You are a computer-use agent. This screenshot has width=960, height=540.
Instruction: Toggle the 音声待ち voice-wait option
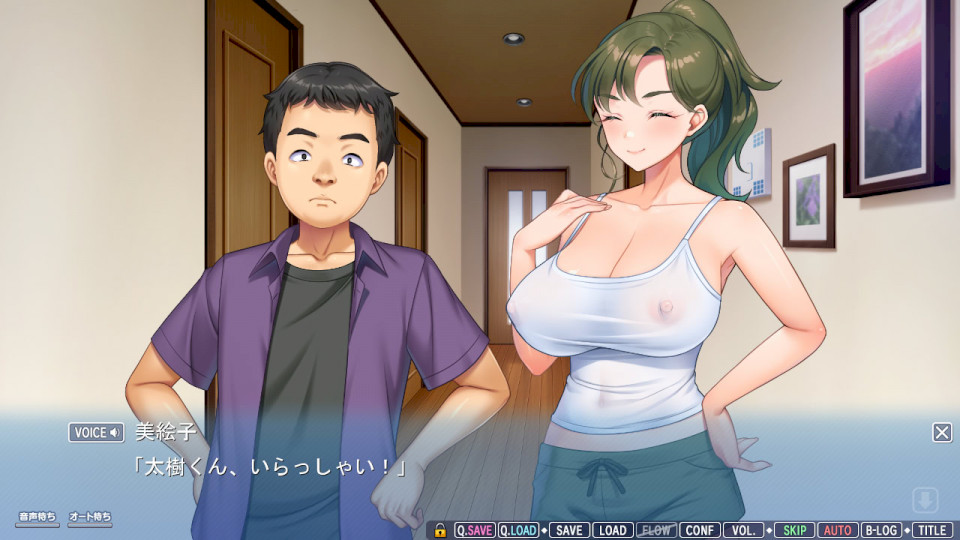coord(37,518)
